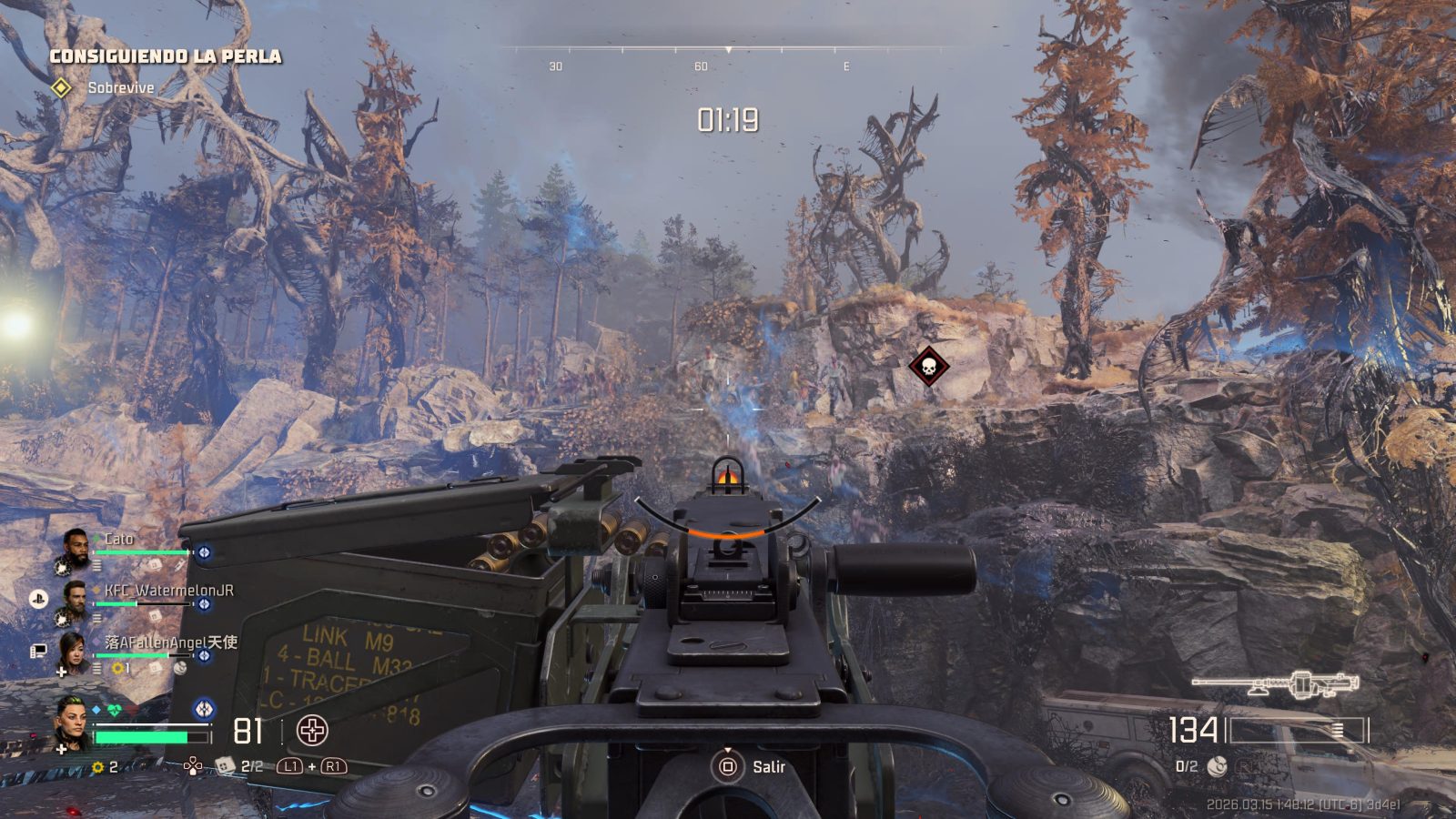Click the PlayStation platform icon

[38, 598]
